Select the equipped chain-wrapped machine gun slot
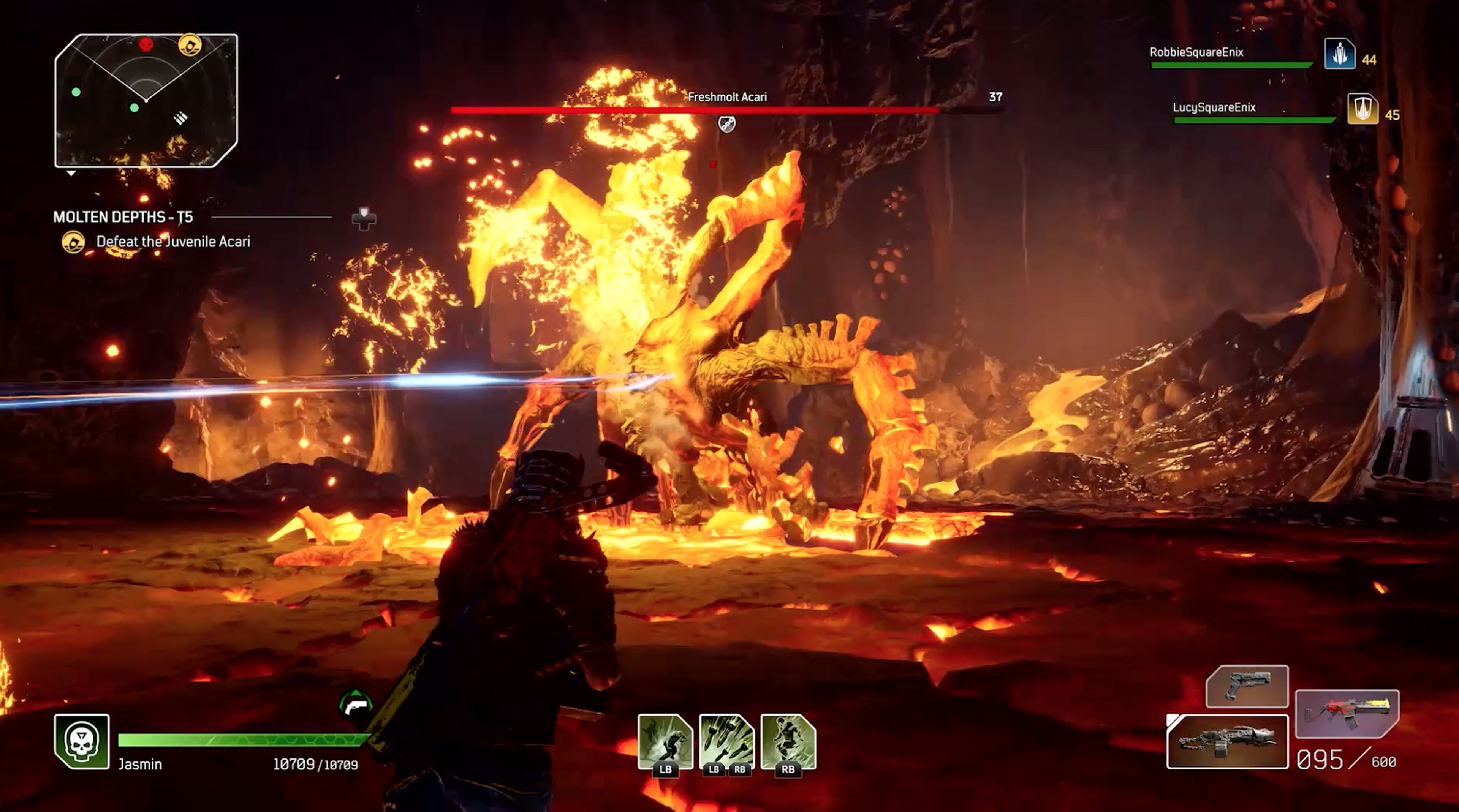1459x812 pixels. pos(1227,742)
